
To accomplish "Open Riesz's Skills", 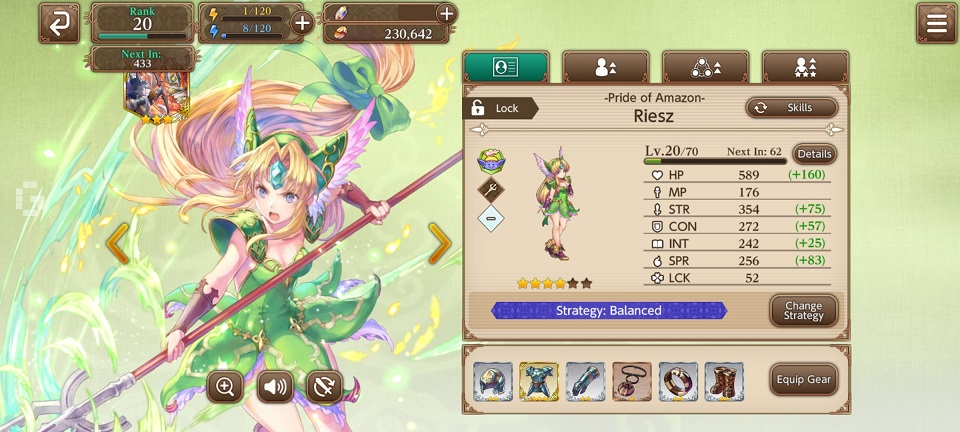I will (x=790, y=108).
